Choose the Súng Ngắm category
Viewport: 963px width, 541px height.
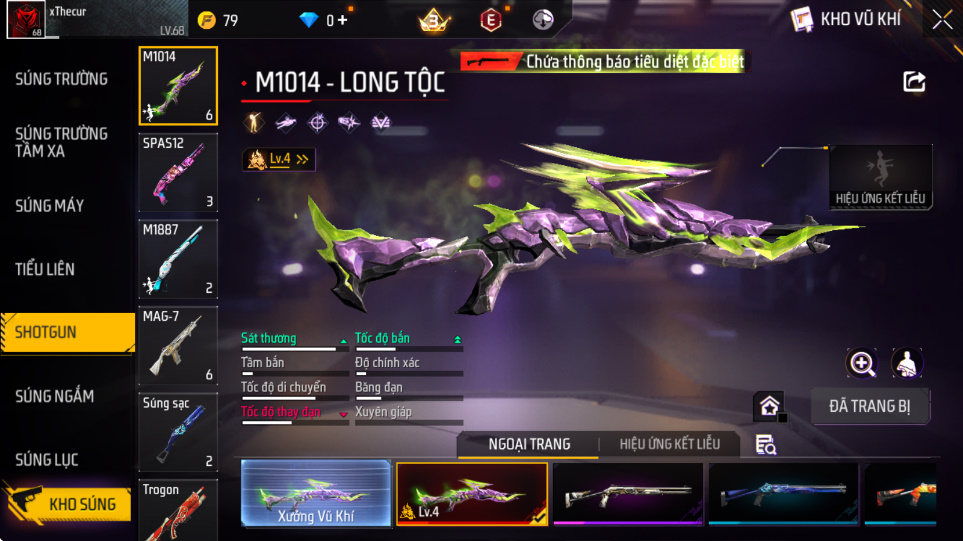54,396
